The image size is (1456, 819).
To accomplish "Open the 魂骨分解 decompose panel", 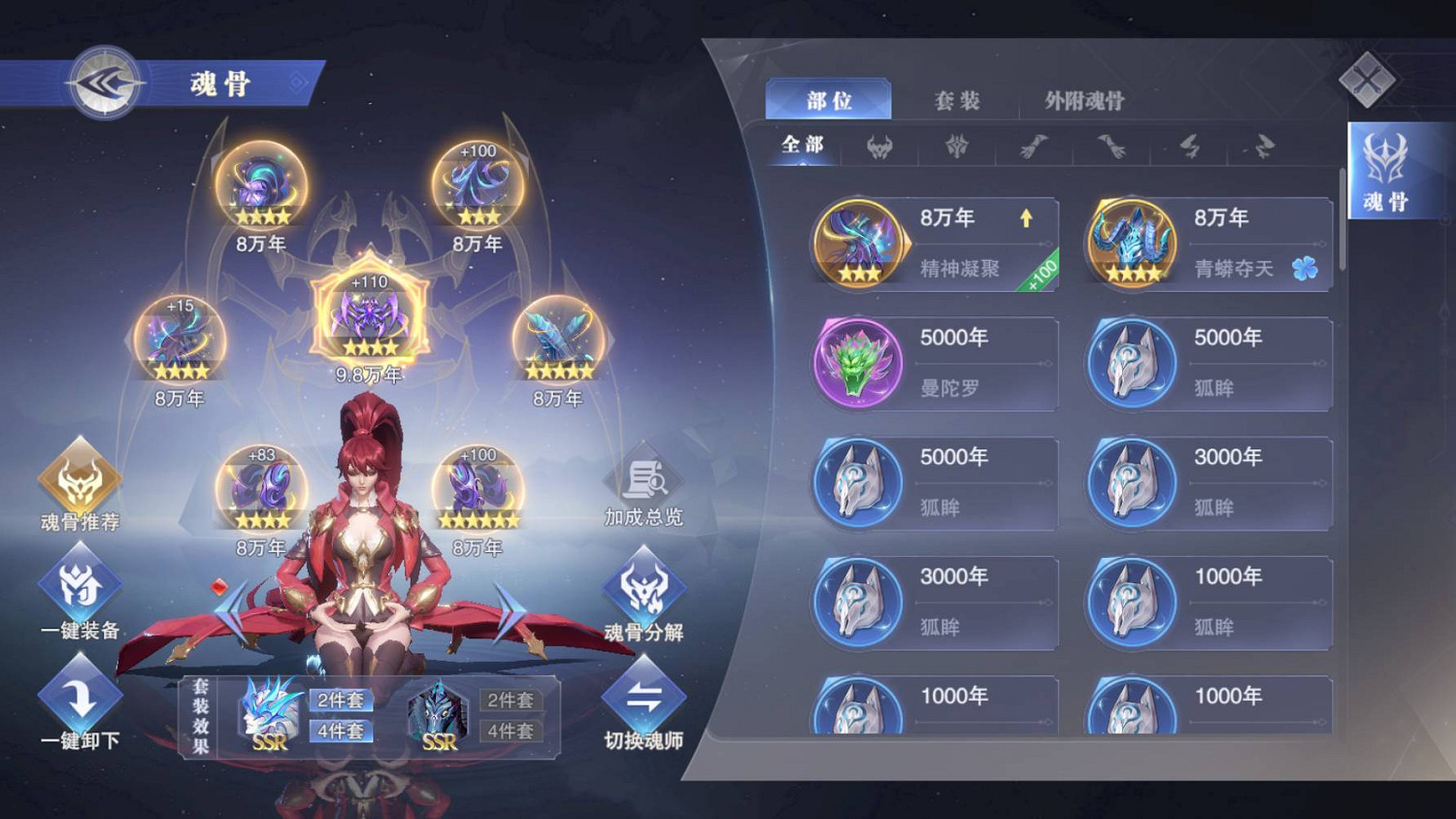I will pyautogui.click(x=644, y=587).
